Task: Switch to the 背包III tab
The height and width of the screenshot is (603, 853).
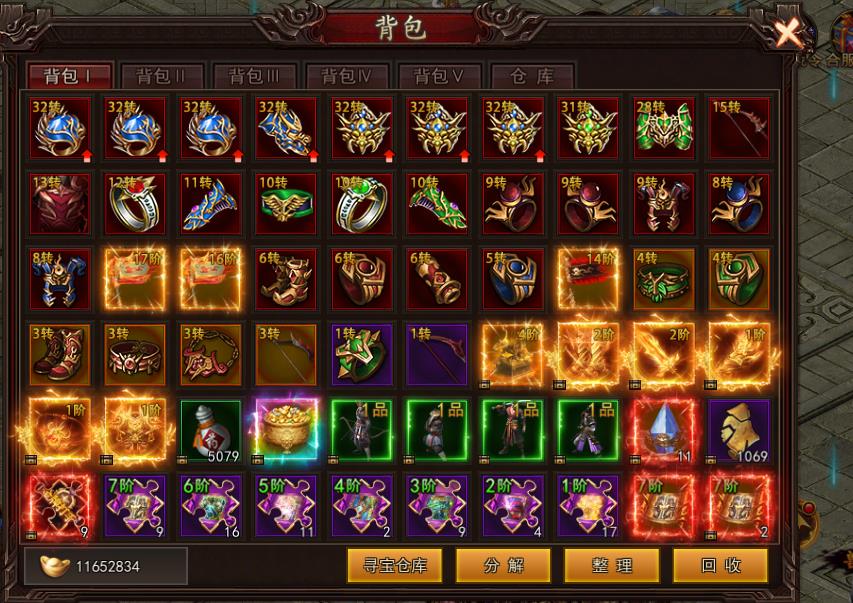Action: pos(254,76)
